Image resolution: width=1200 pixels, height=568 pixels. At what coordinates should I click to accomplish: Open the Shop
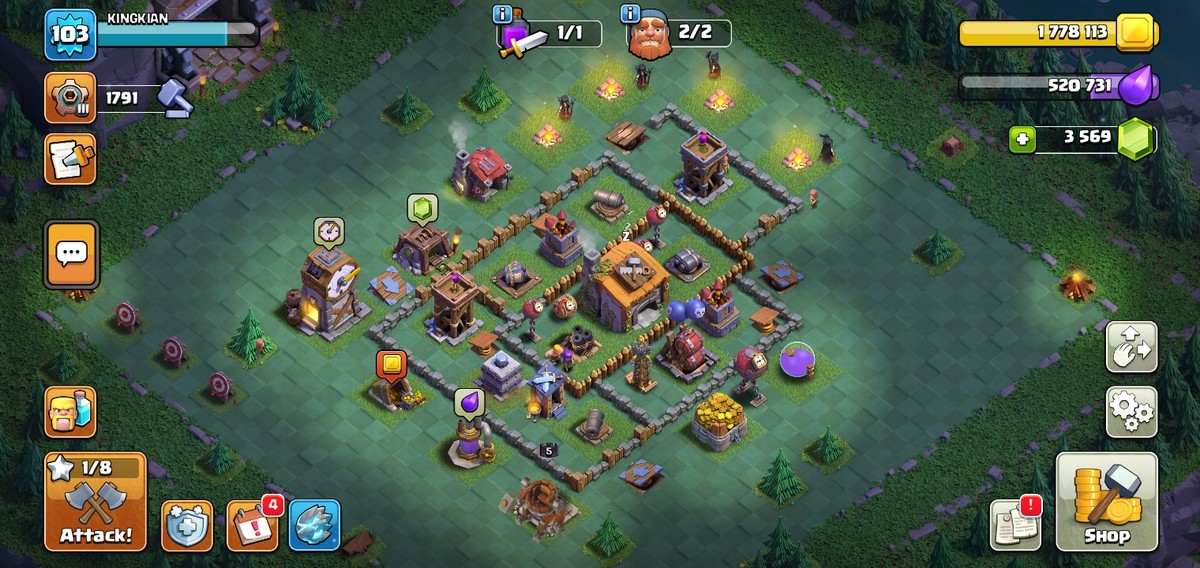pos(1106,501)
